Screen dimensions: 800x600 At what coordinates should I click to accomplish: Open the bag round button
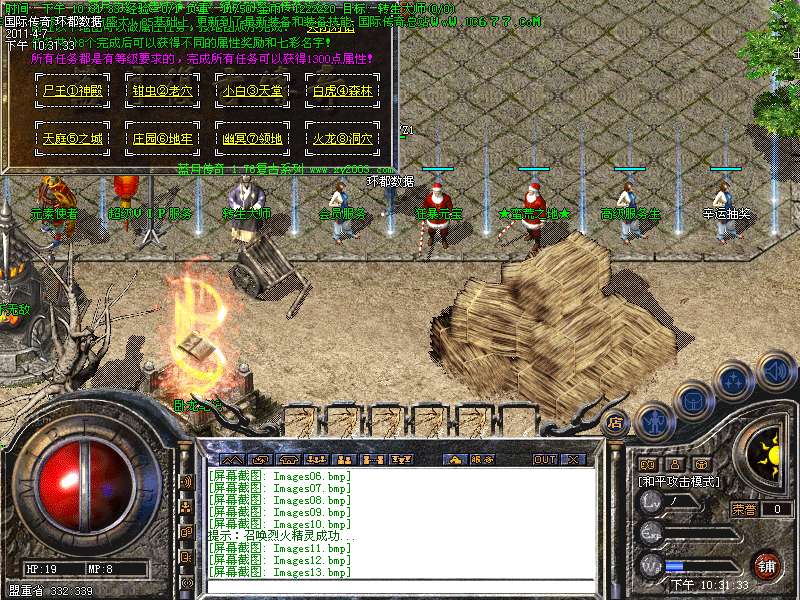tap(692, 400)
